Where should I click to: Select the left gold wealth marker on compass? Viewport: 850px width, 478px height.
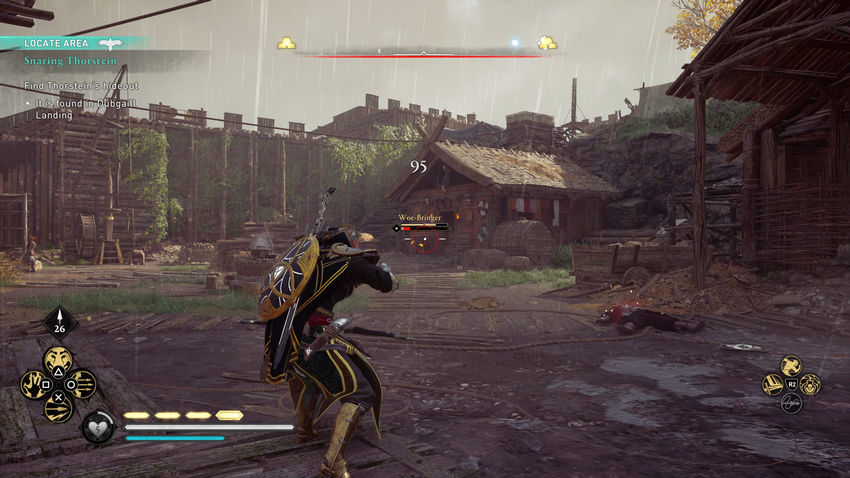click(287, 43)
